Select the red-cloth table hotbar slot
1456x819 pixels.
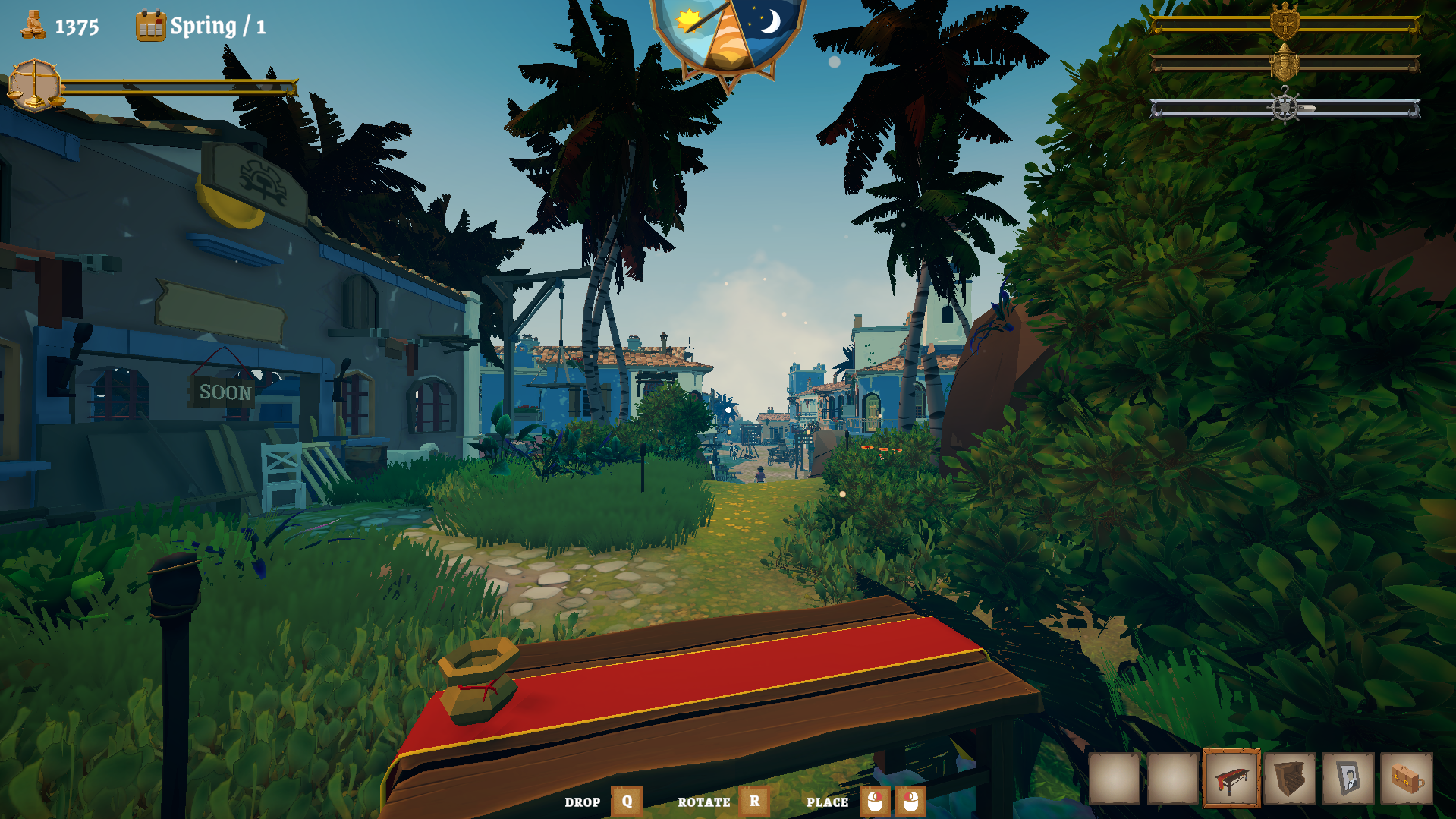[x=1230, y=778]
